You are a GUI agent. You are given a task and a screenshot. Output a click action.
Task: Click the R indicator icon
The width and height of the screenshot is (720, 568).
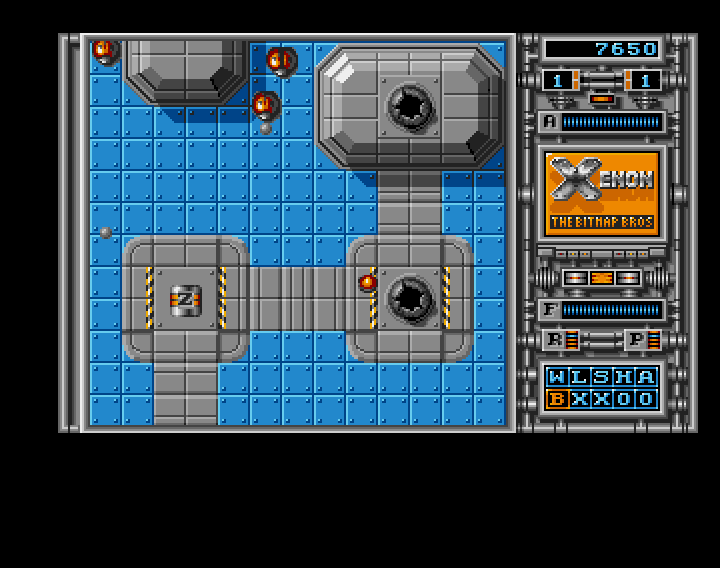click(x=556, y=340)
